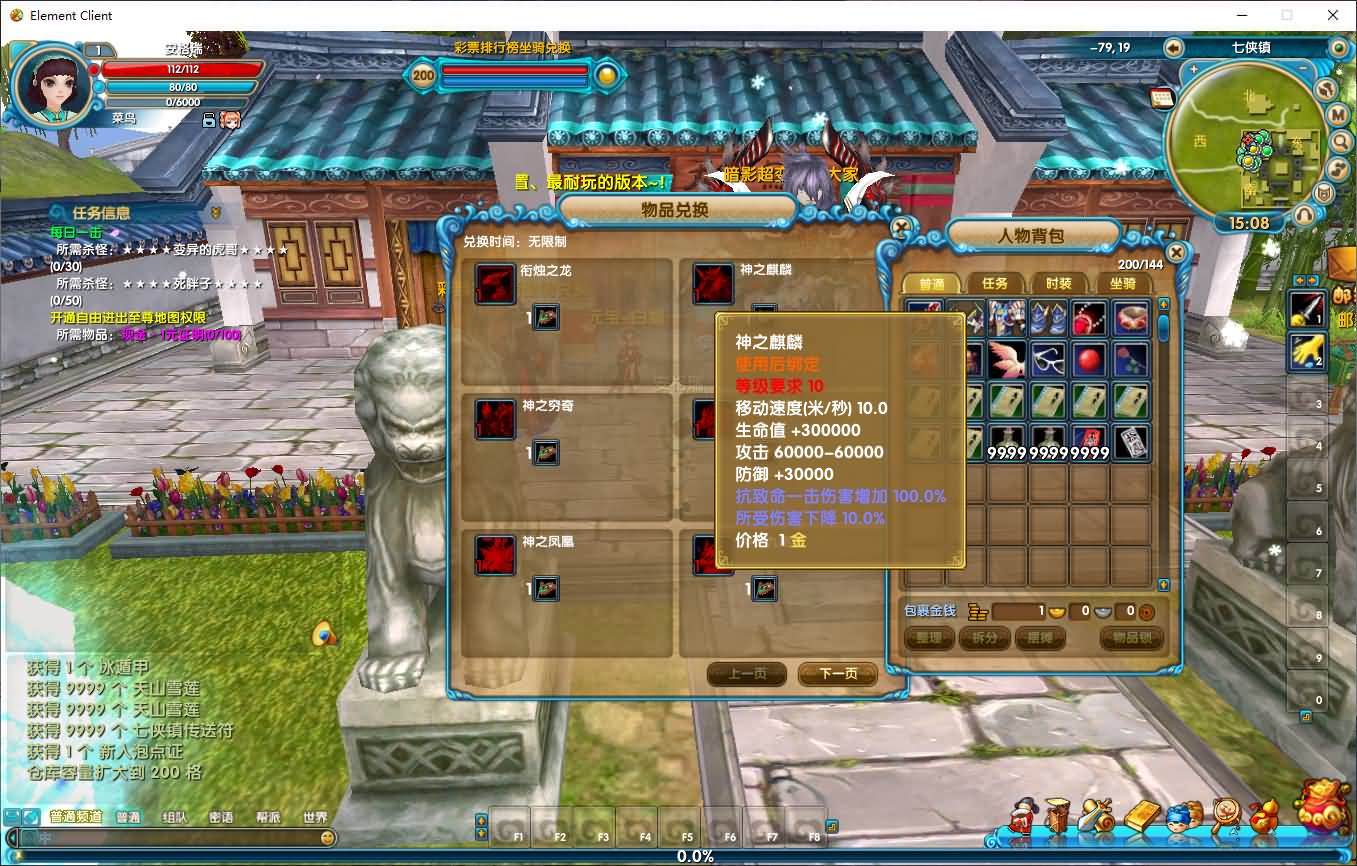Toggle the headset audio icon below the minimap
Image resolution: width=1357 pixels, height=866 pixels.
coord(1305,213)
